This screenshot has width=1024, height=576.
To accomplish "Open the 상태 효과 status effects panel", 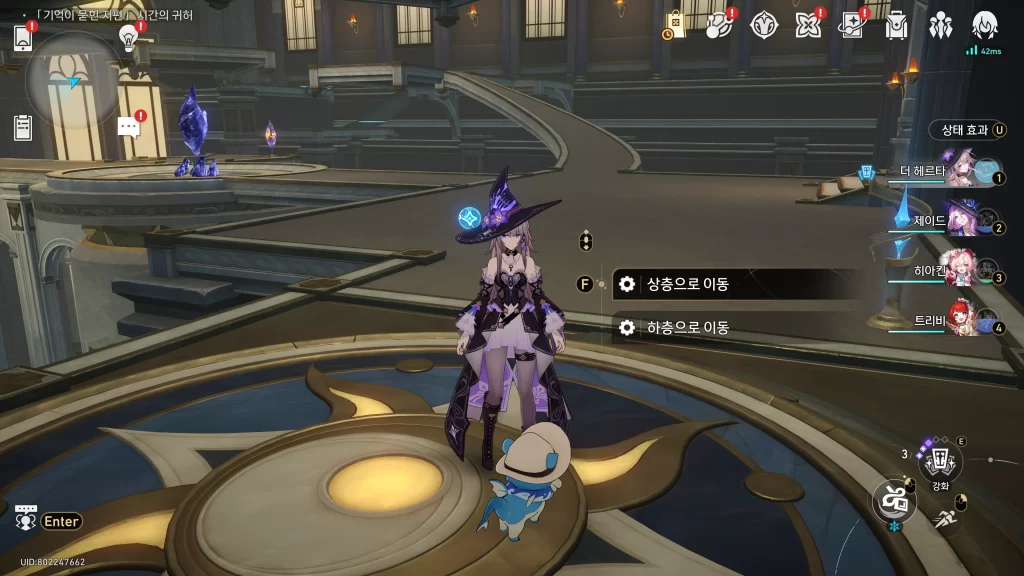I will pyautogui.click(x=964, y=130).
